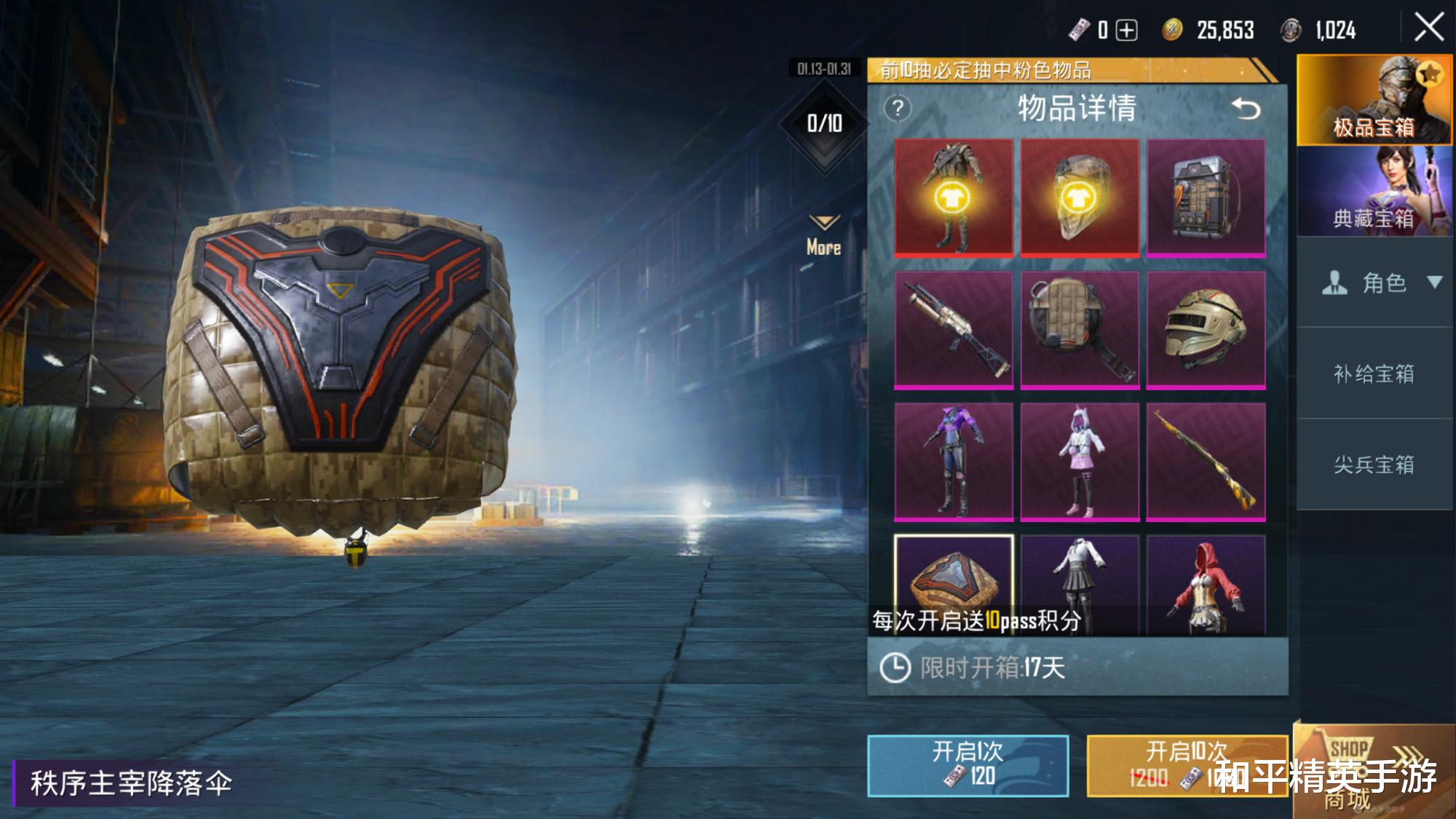Close the crate screen with the X
This screenshot has width=1456, height=819.
click(x=1428, y=28)
